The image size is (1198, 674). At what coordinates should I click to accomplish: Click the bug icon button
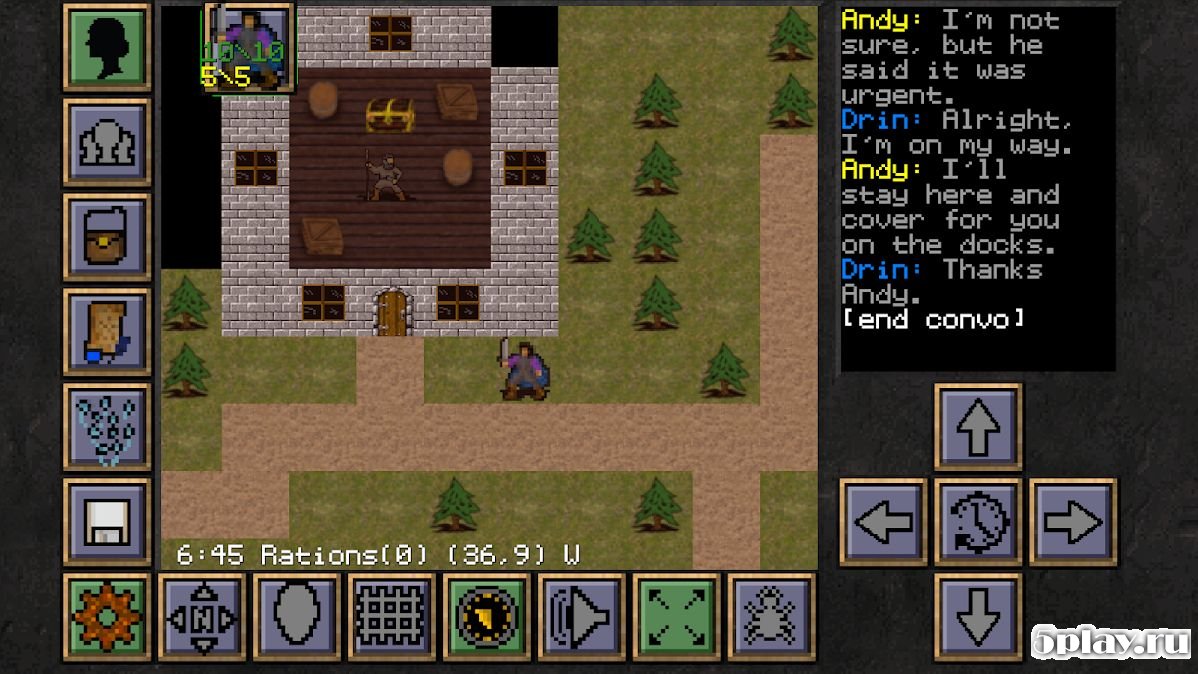(x=772, y=617)
